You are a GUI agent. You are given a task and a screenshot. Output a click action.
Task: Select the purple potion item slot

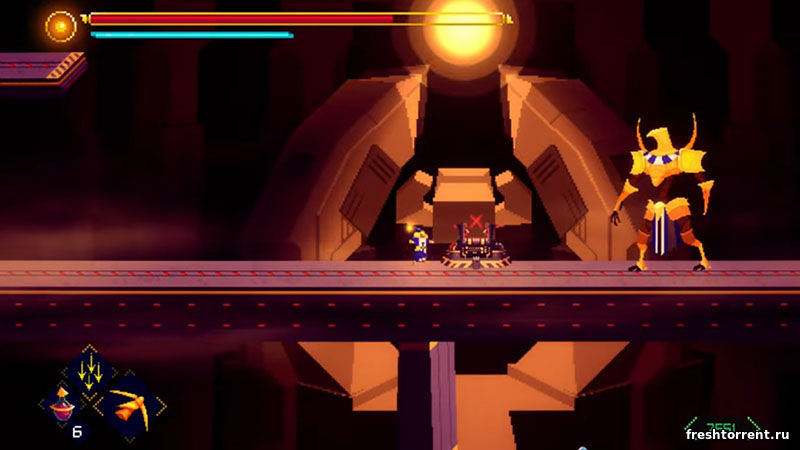click(x=61, y=404)
